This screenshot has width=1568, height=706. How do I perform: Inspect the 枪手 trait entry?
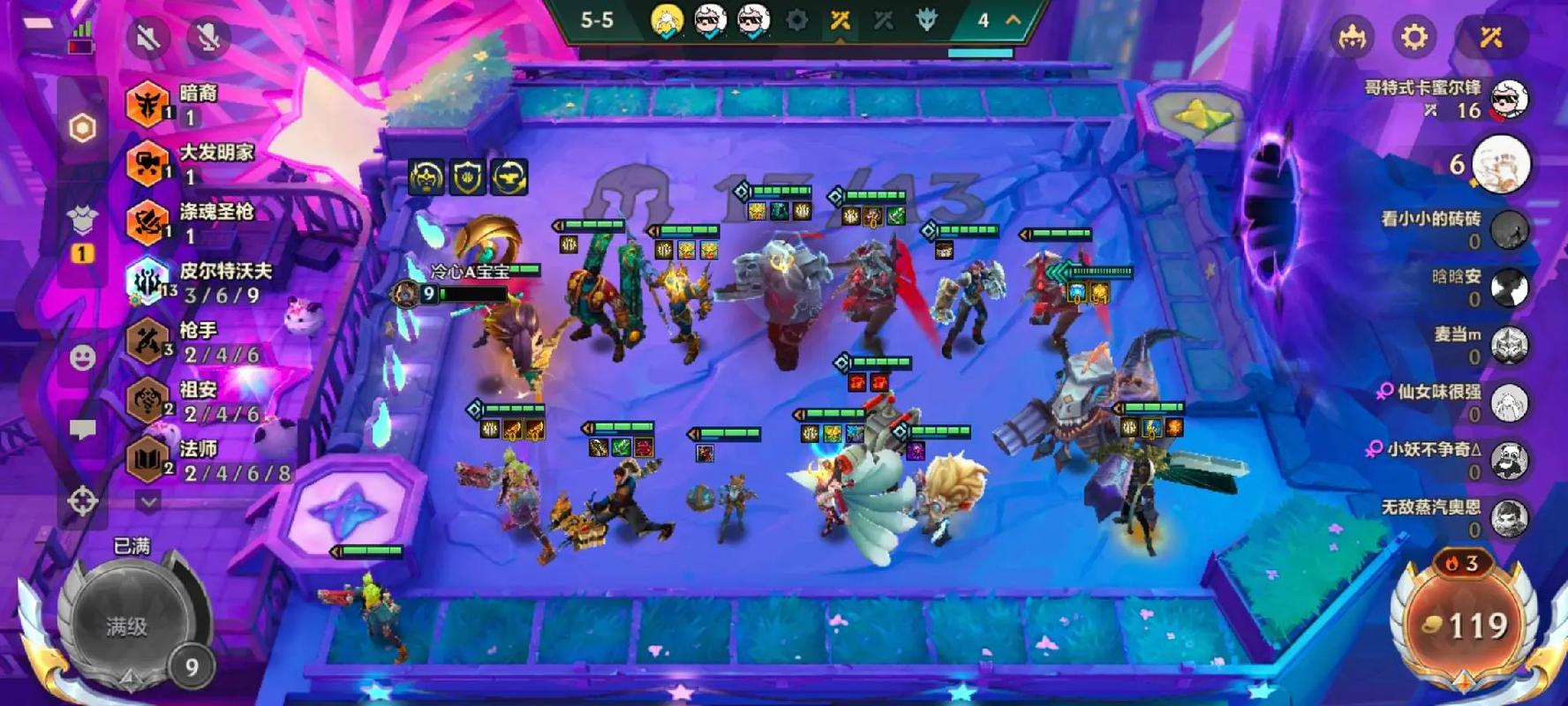147,342
